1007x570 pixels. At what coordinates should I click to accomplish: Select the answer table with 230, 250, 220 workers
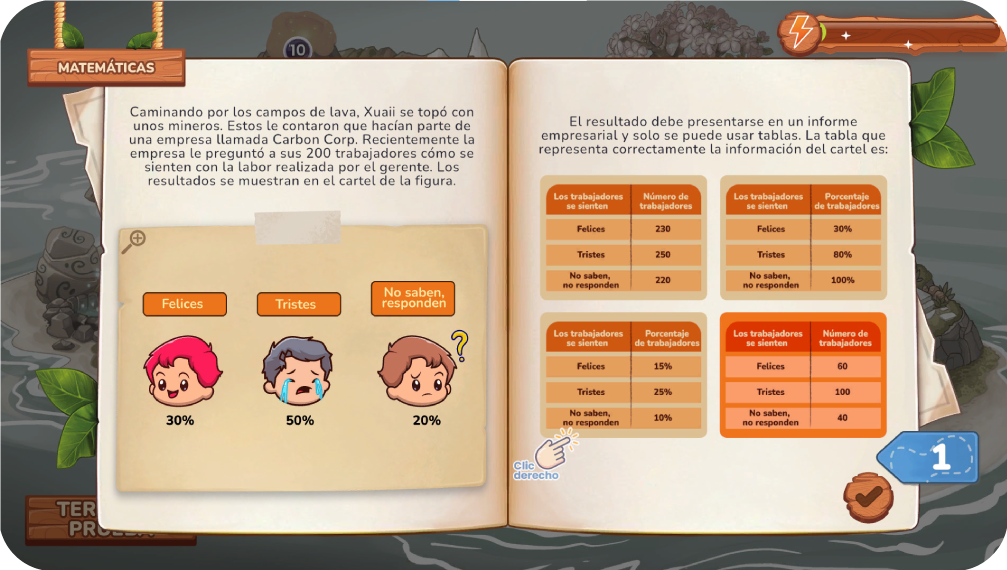pyautogui.click(x=623, y=238)
